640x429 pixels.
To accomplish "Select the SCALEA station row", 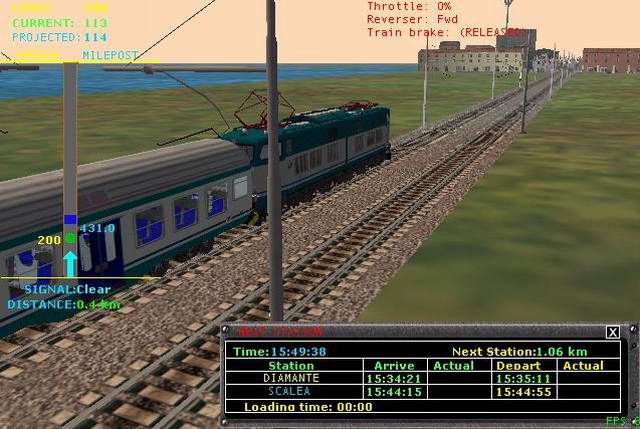I will coord(292,392).
